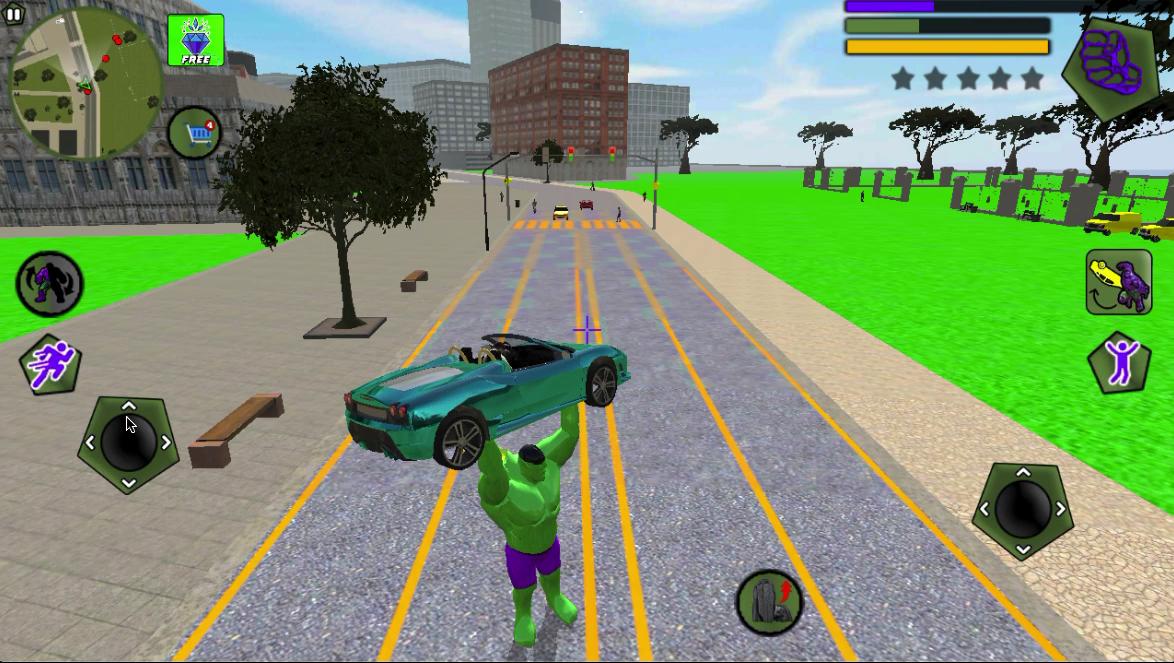Tap the hulk transformation icon

click(x=49, y=283)
